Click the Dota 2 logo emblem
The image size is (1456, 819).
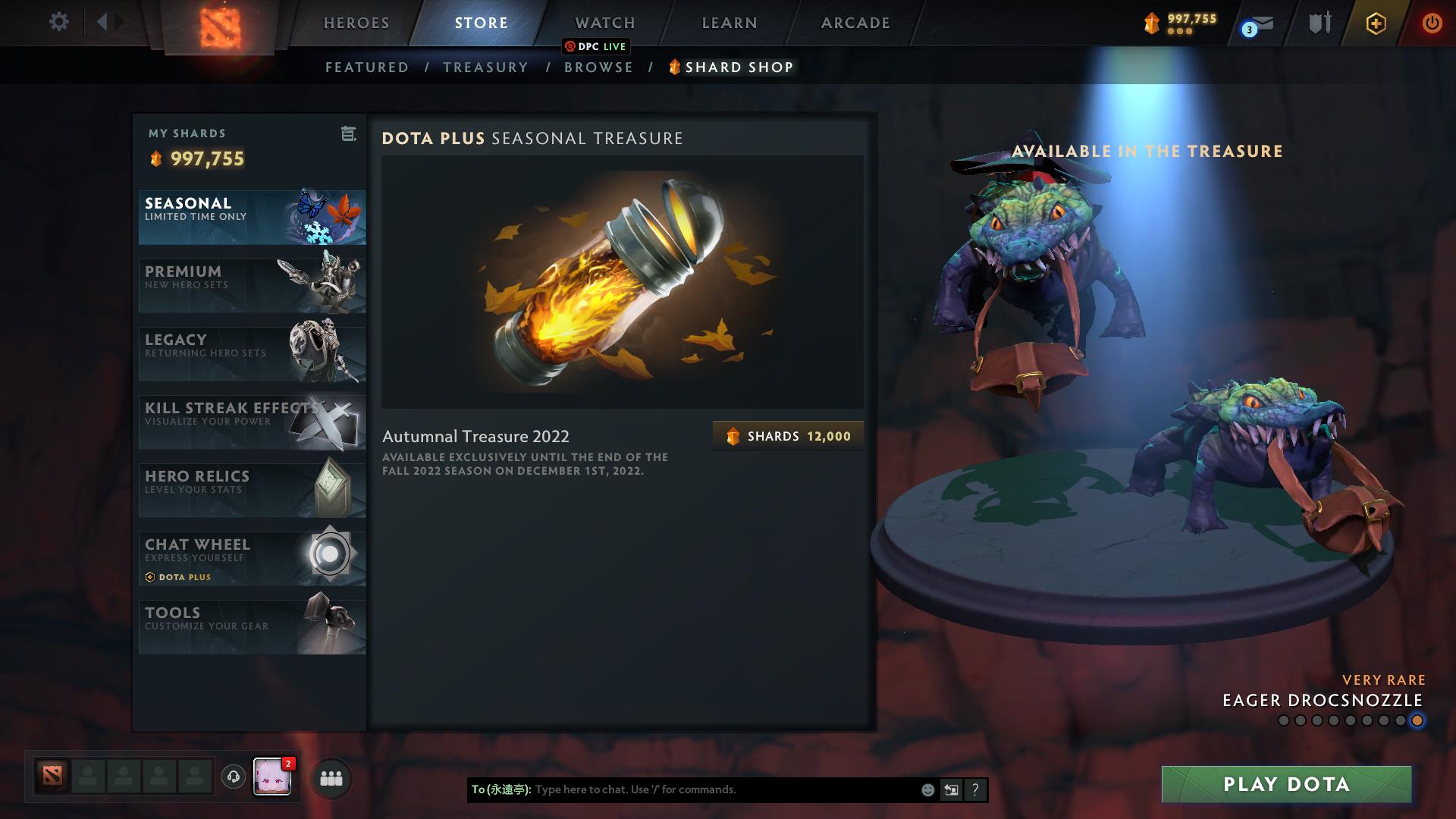pyautogui.click(x=218, y=24)
